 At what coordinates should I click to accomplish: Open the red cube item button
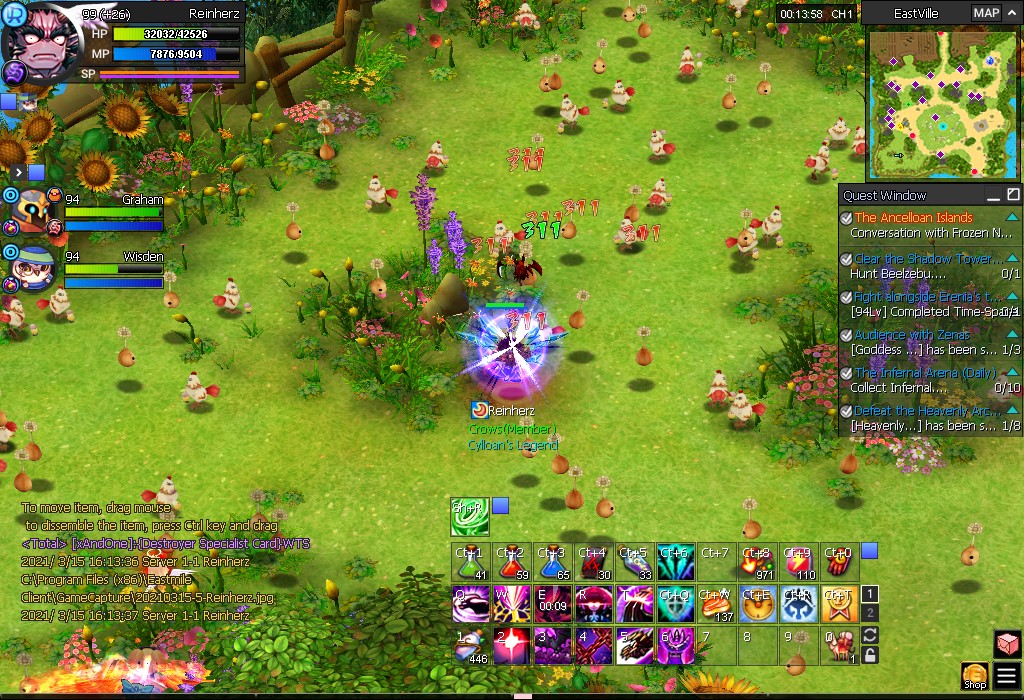click(x=1007, y=644)
